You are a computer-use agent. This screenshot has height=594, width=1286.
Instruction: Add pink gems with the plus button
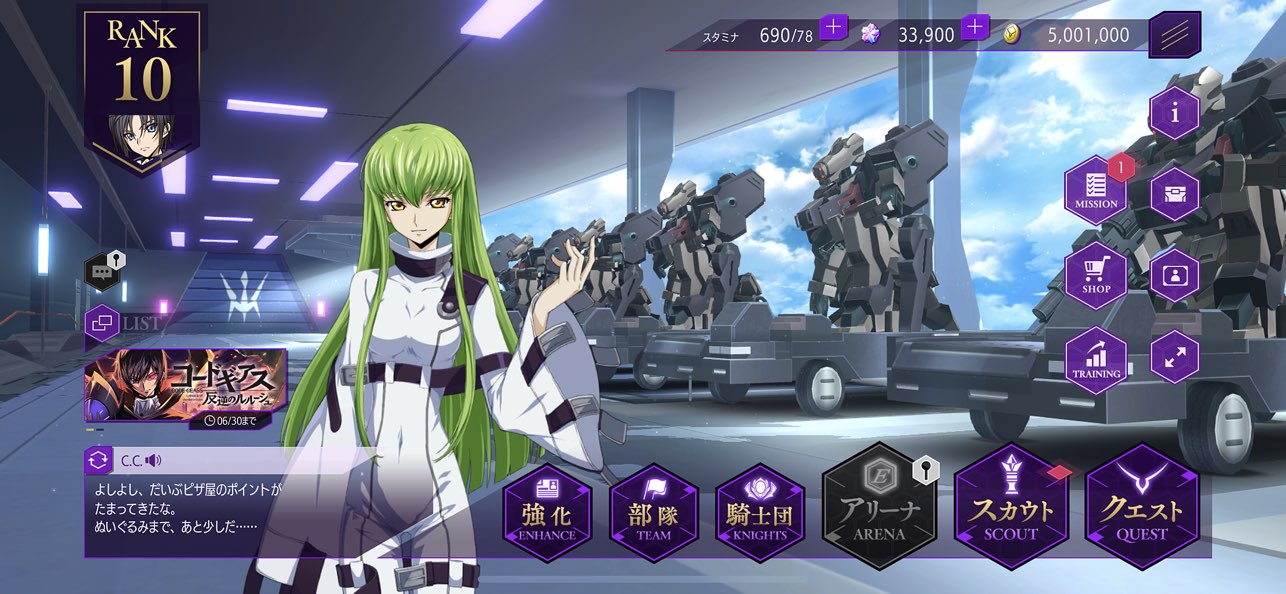975,28
